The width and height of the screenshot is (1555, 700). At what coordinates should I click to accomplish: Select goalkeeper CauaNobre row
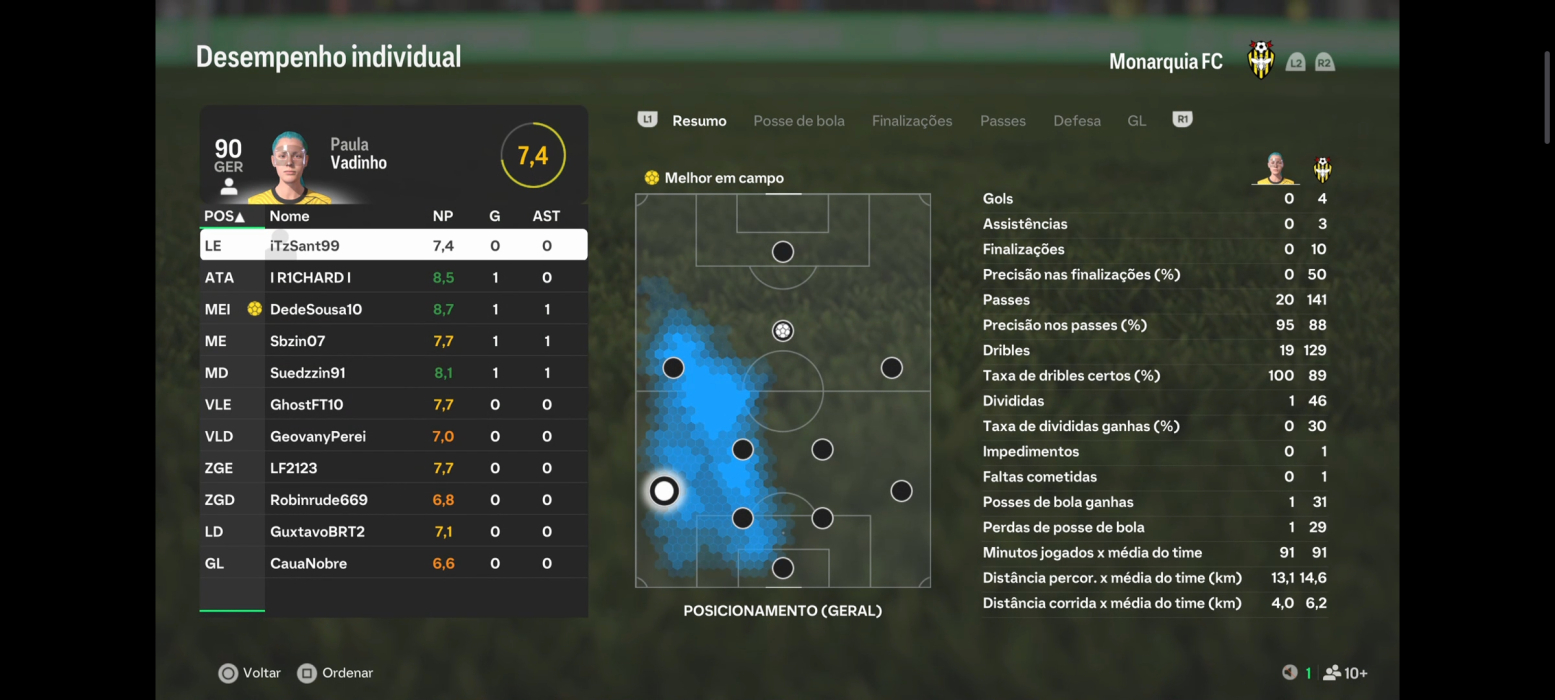point(393,564)
